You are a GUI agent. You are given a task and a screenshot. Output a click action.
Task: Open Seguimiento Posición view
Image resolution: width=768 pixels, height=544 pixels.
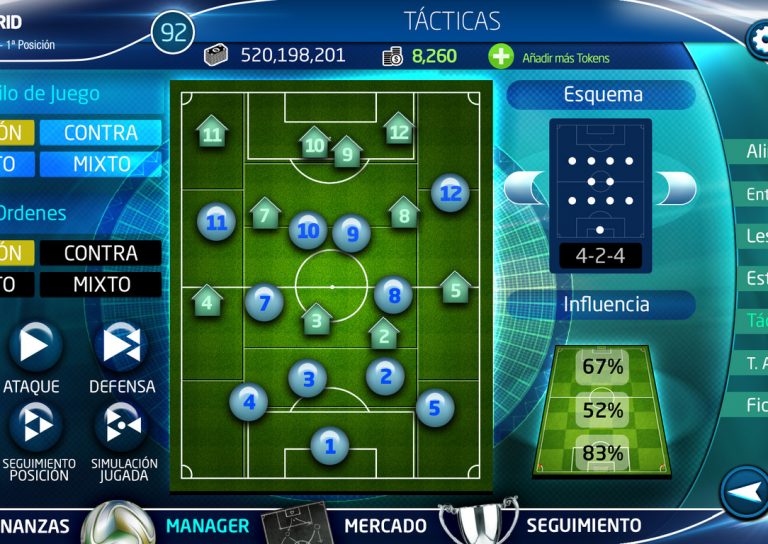(x=34, y=424)
